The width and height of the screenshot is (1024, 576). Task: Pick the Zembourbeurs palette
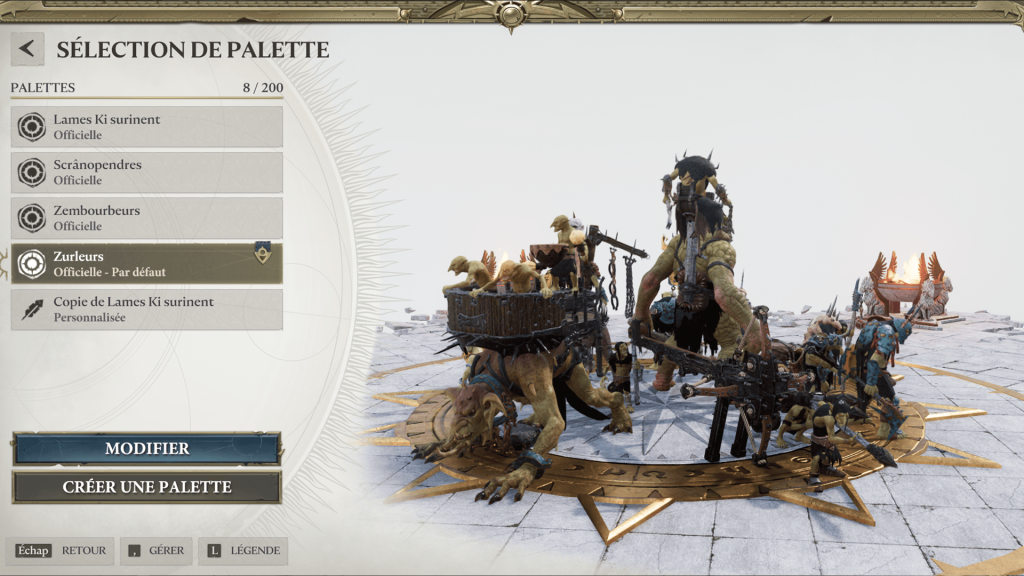coord(147,218)
